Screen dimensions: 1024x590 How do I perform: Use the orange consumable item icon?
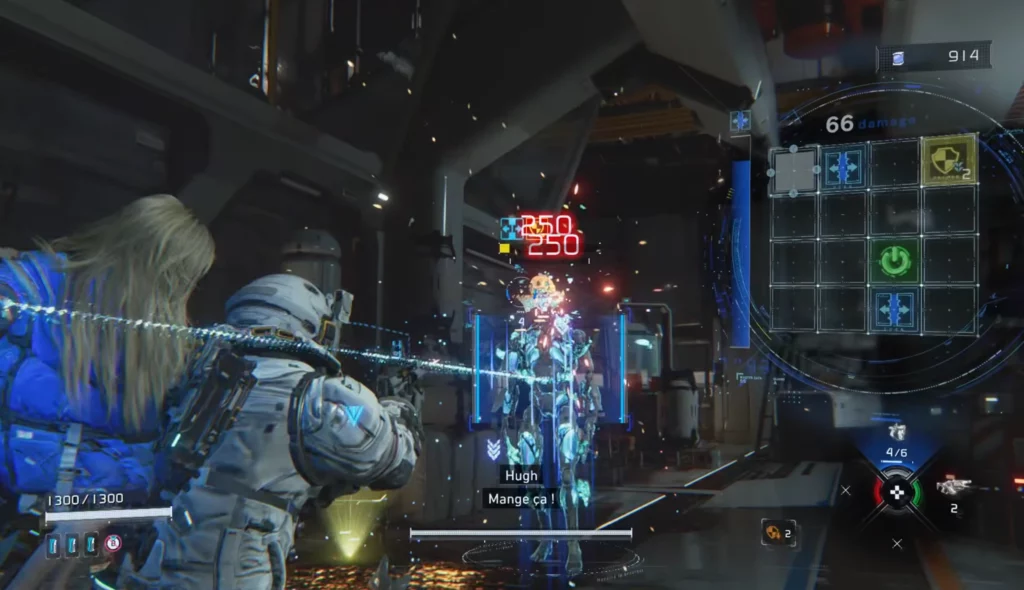[773, 533]
